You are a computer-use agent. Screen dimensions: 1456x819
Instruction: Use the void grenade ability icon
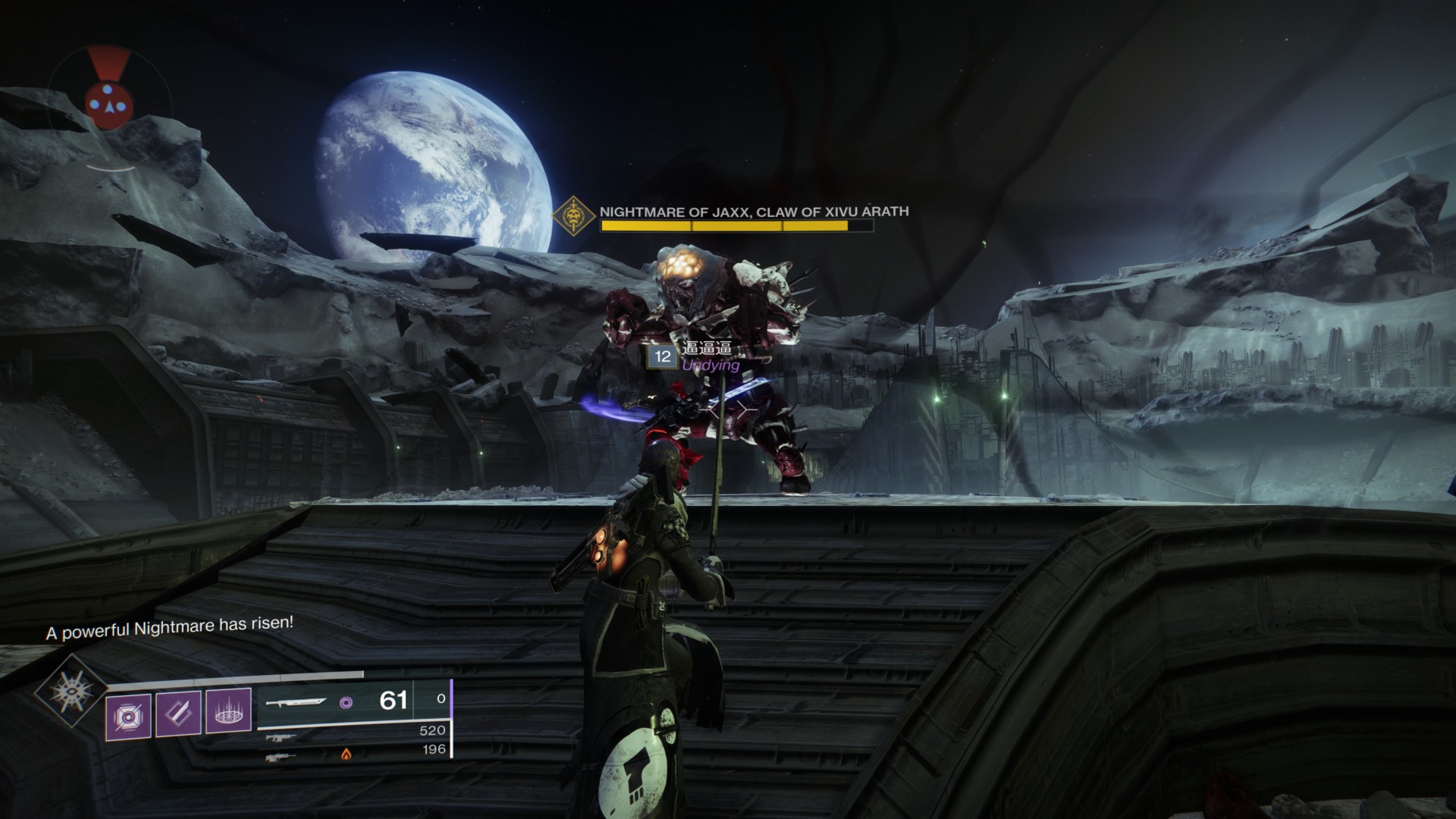tap(128, 714)
